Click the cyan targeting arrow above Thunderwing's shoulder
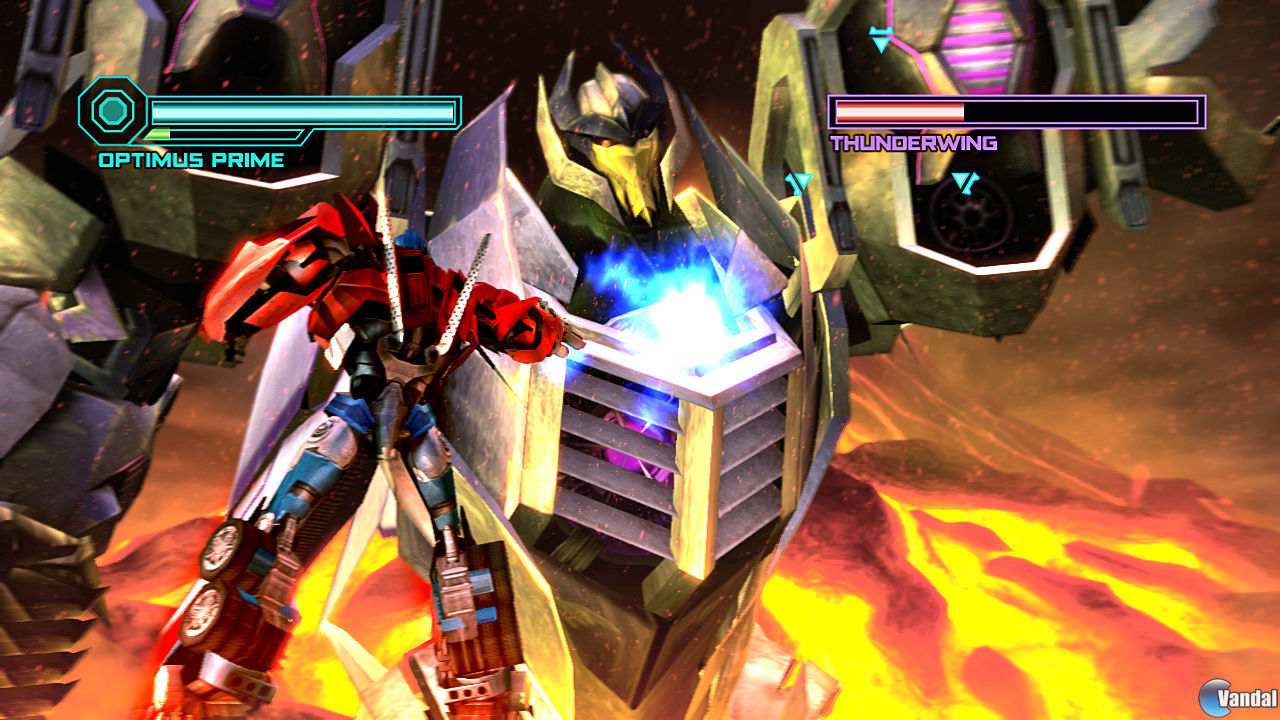 [880, 36]
